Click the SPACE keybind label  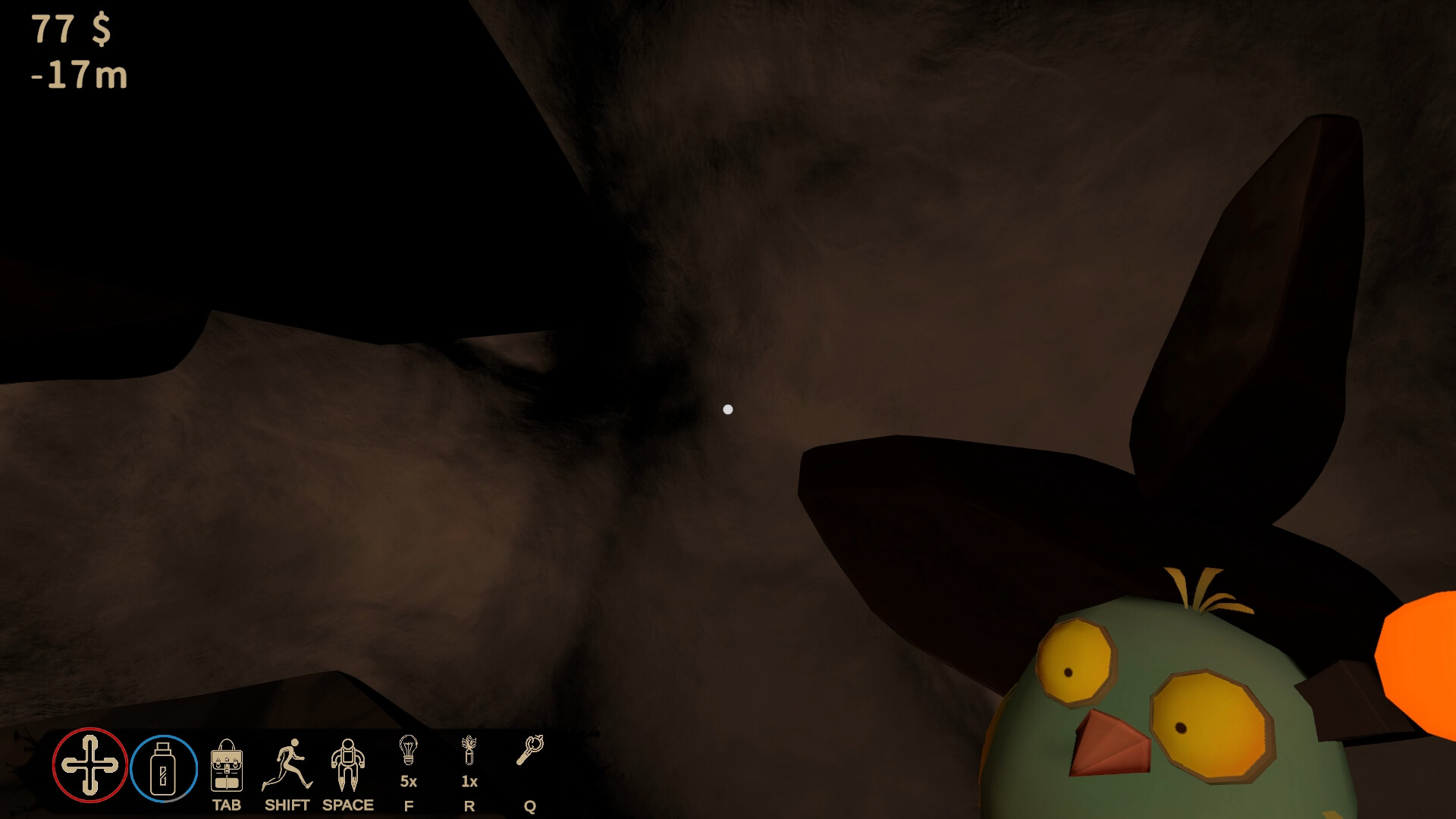pyautogui.click(x=348, y=806)
